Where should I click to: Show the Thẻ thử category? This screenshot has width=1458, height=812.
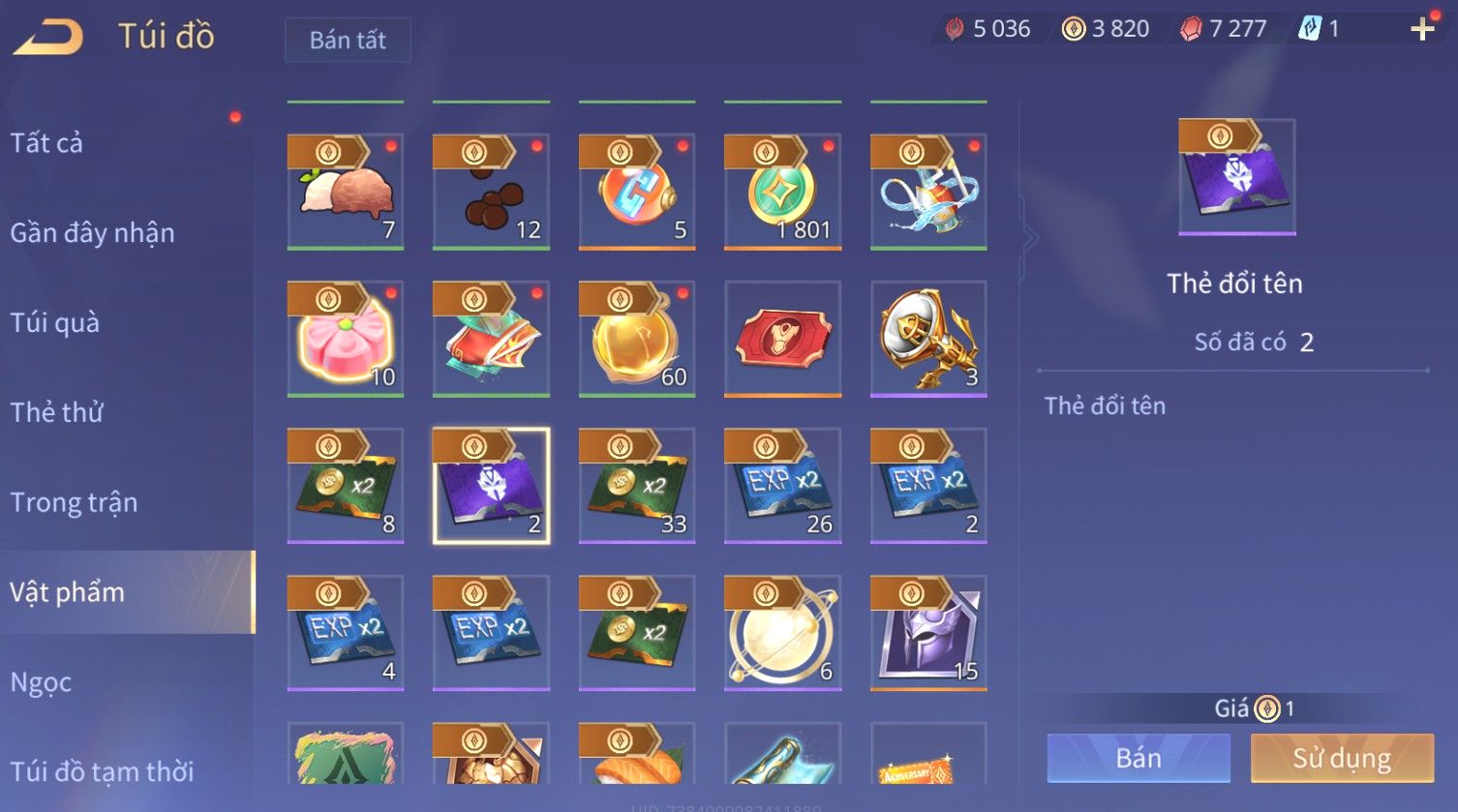pos(57,412)
